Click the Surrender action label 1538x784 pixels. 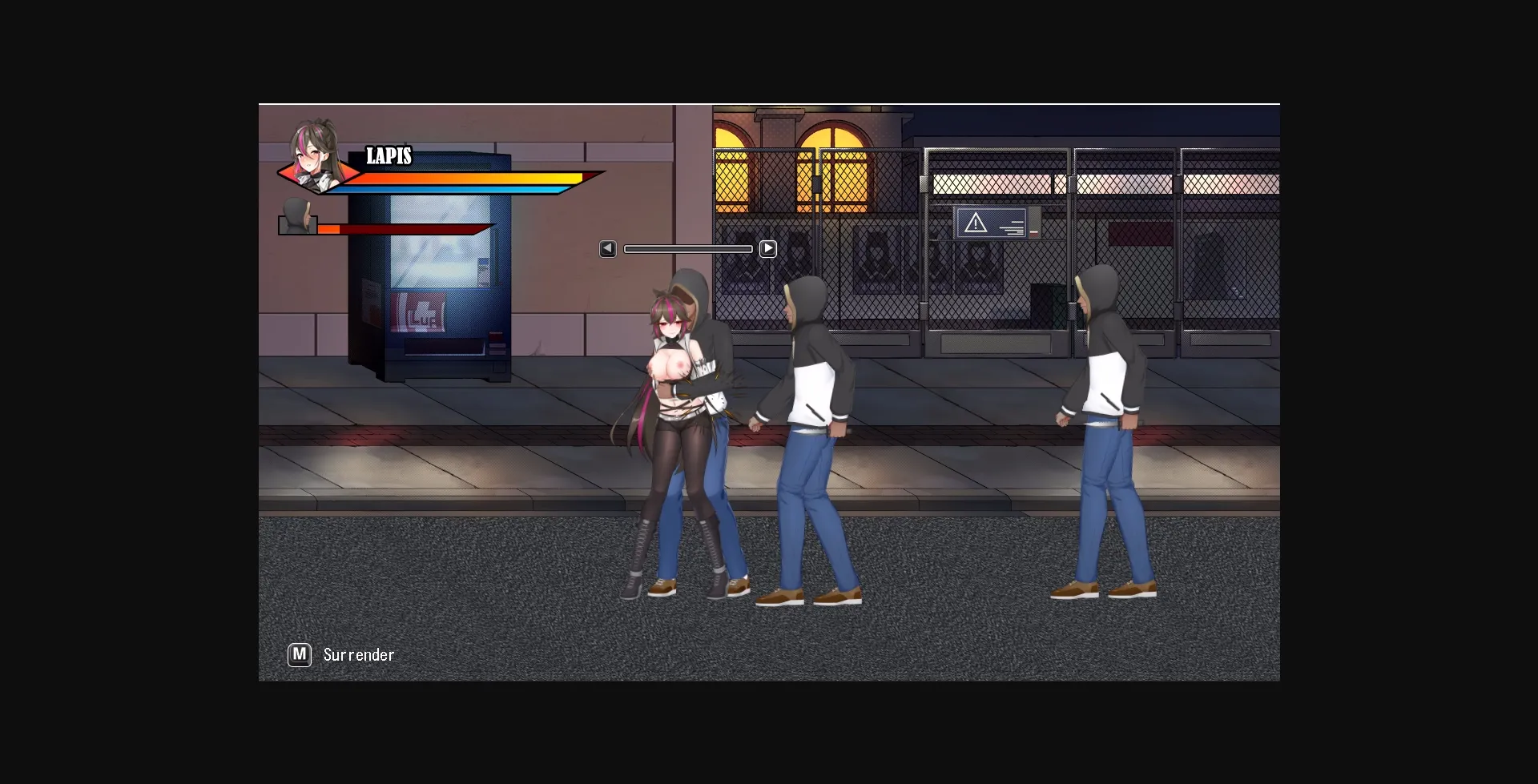point(358,654)
